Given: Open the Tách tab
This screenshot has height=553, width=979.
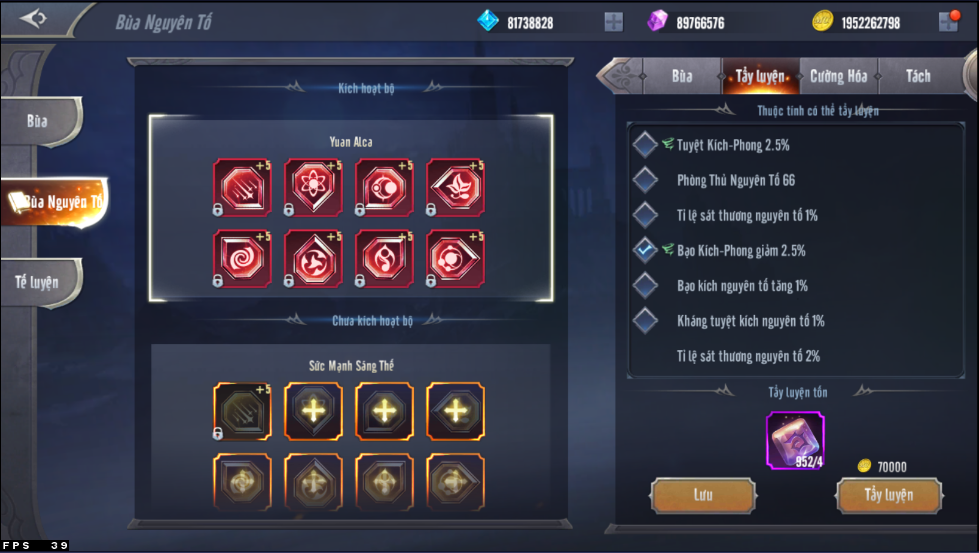Looking at the screenshot, I should (x=917, y=76).
